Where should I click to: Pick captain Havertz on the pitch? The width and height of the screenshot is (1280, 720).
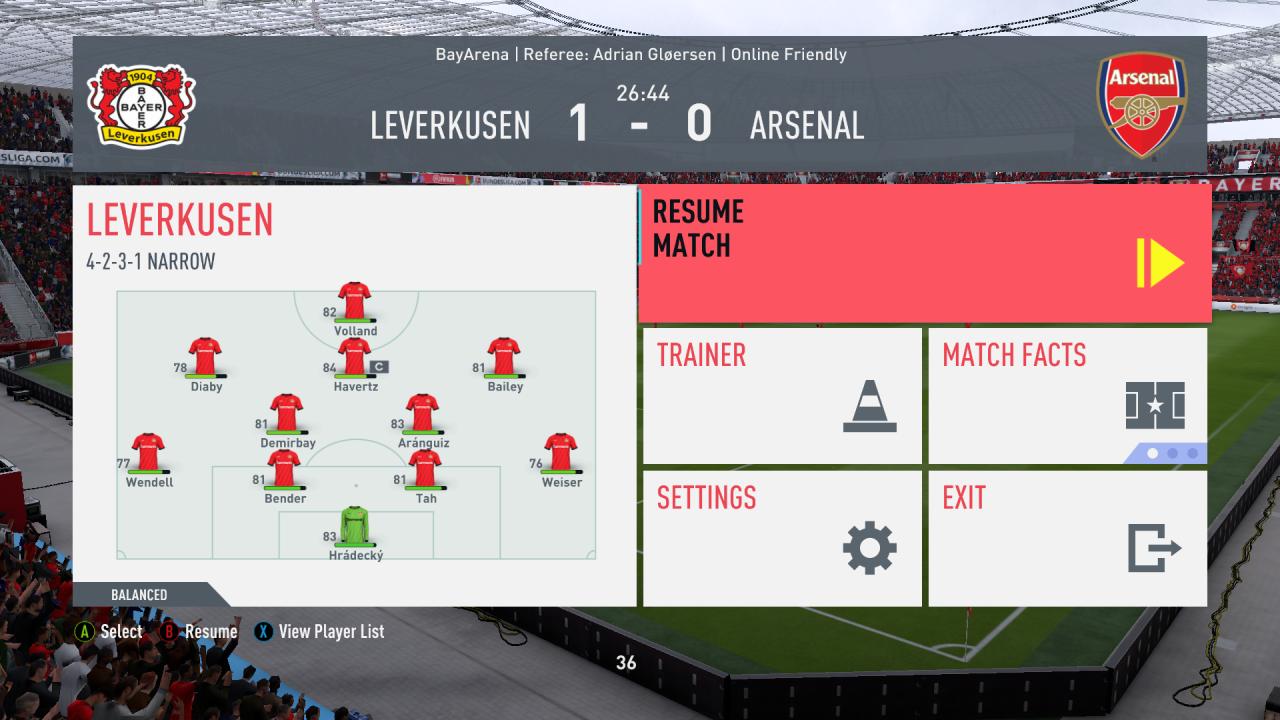tap(354, 356)
